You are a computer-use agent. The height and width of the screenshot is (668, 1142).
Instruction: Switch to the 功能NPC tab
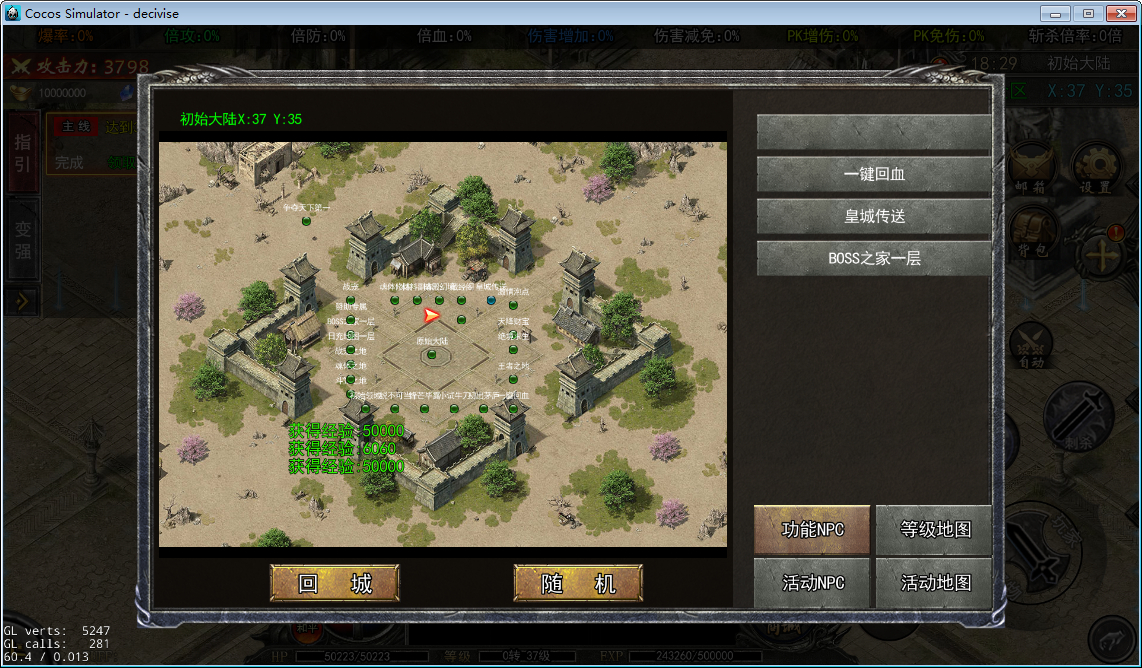pos(813,530)
